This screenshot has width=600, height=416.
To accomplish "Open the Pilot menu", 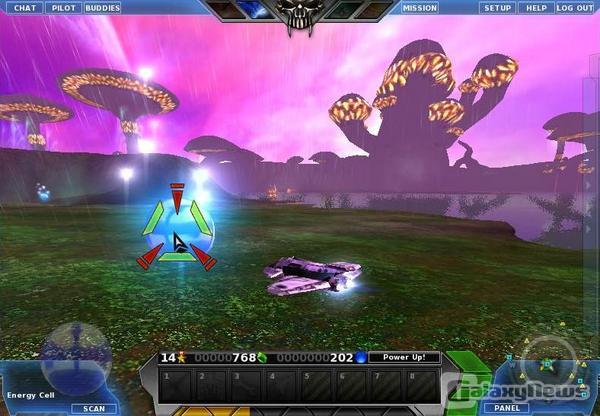I will pyautogui.click(x=63, y=8).
